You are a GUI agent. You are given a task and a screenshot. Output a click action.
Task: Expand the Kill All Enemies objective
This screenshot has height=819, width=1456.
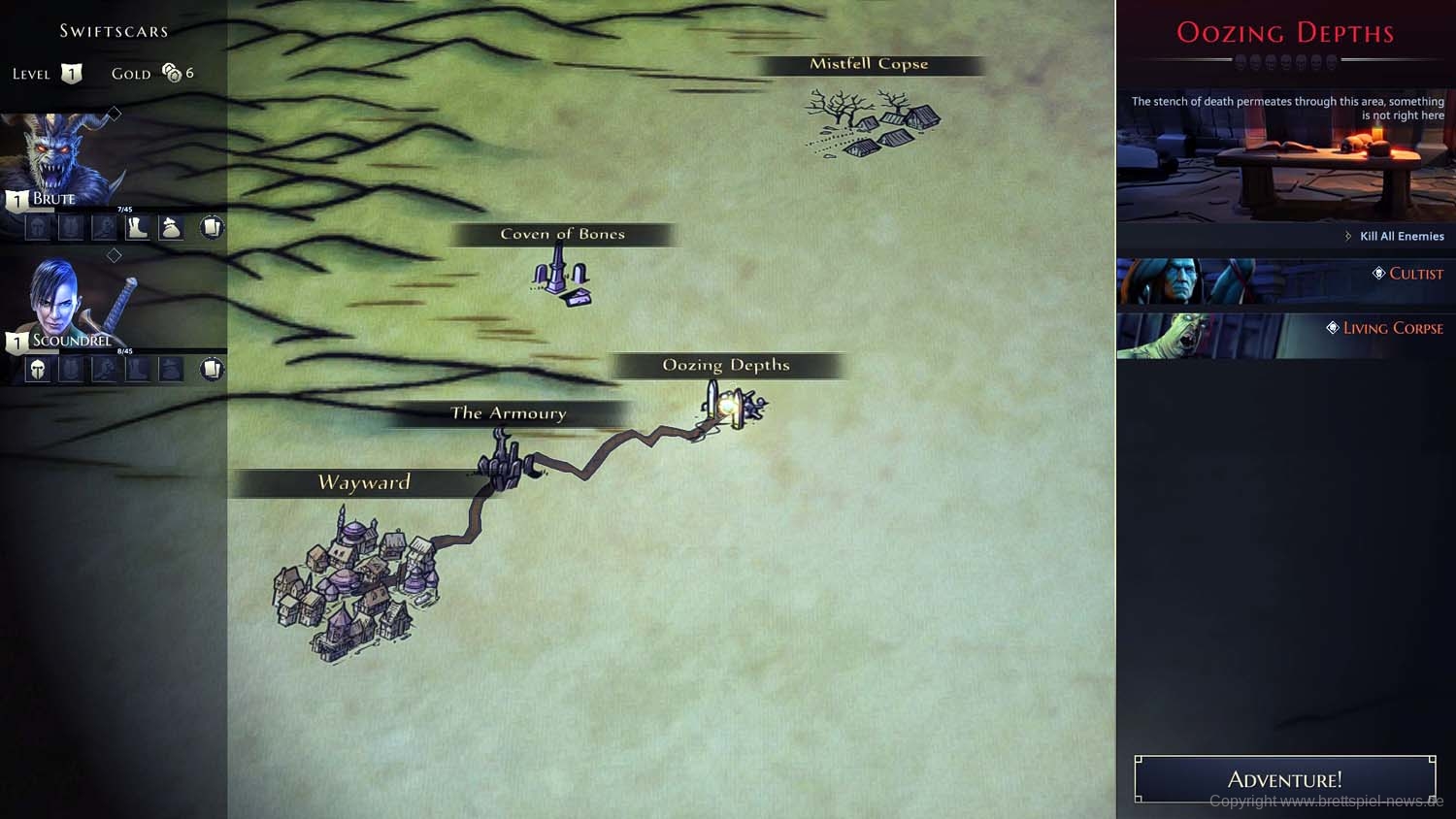click(1394, 236)
